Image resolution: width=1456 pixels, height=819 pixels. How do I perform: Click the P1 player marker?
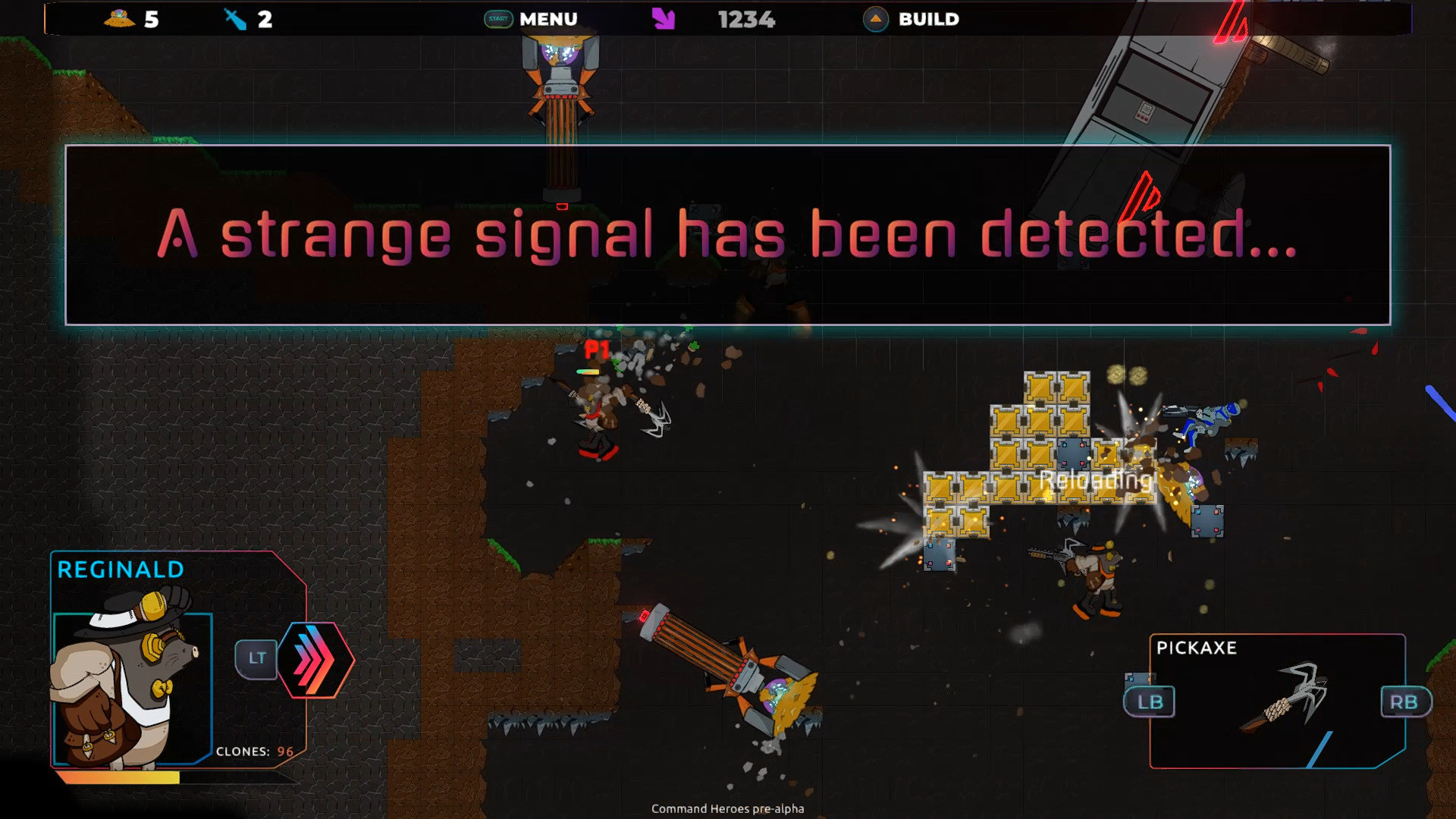596,350
